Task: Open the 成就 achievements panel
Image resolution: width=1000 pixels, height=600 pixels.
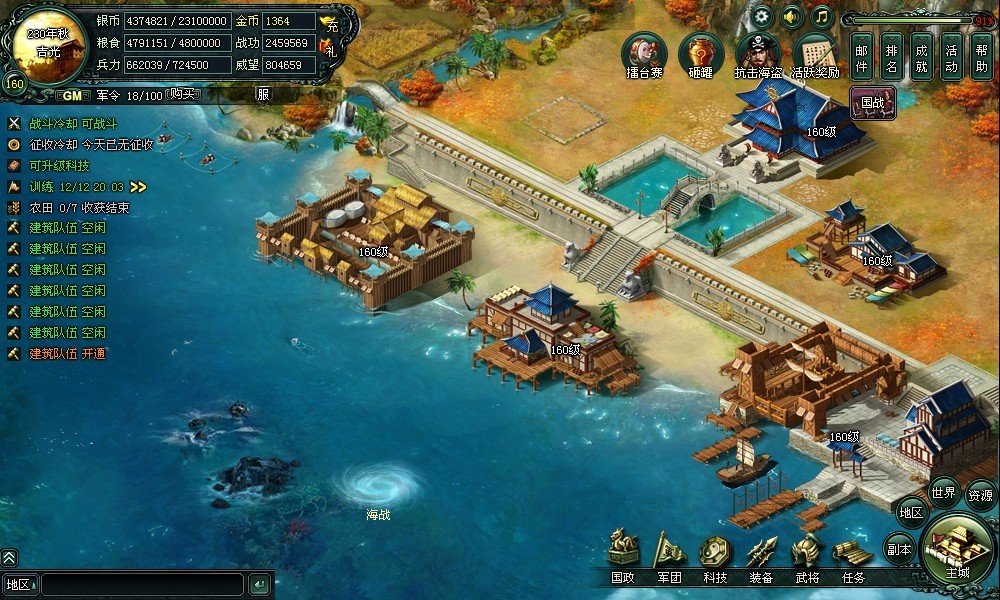Action: tap(922, 56)
